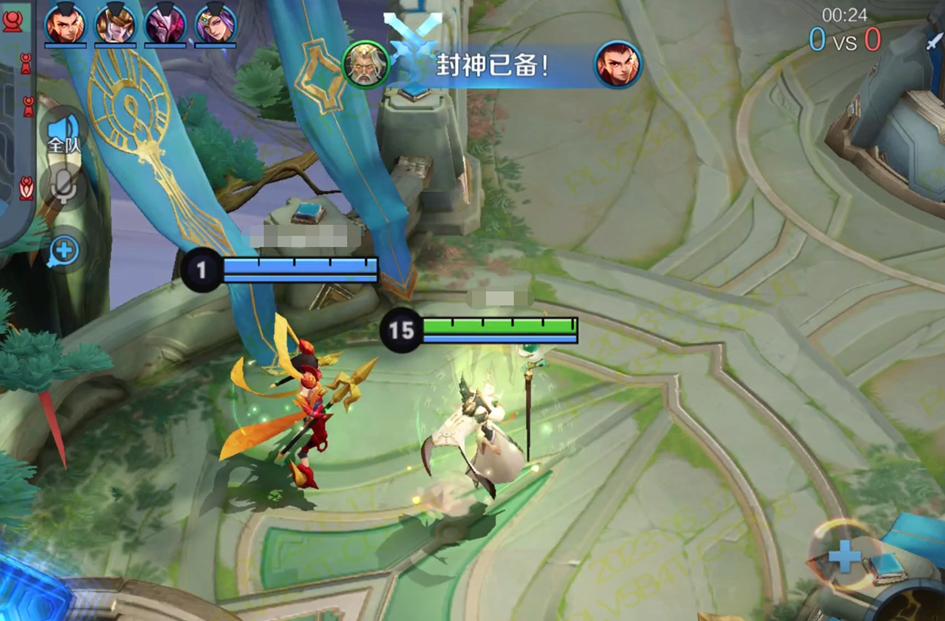Toggle the 全队 team voice speaker
The height and width of the screenshot is (621, 945).
pyautogui.click(x=63, y=133)
